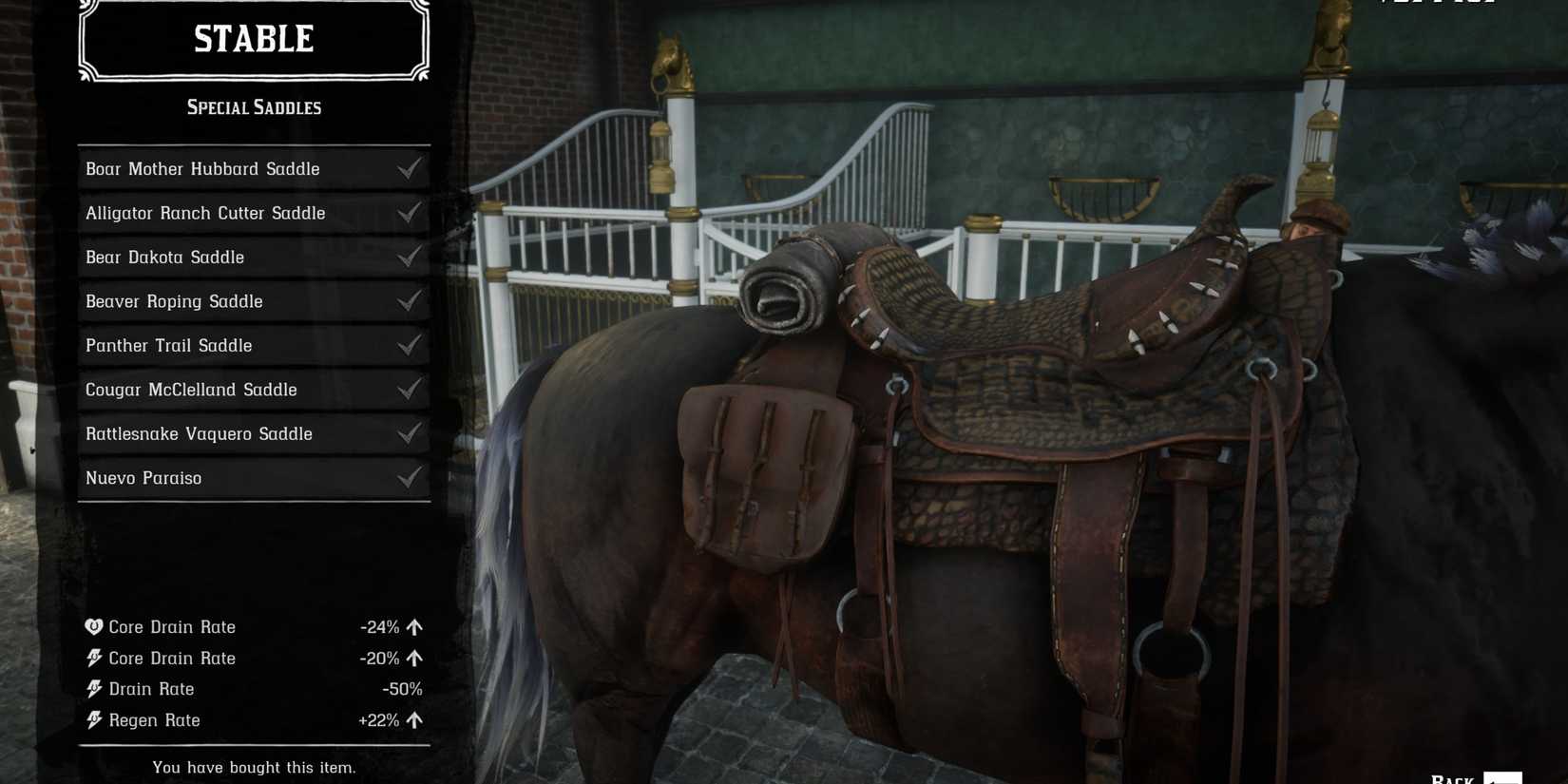The height and width of the screenshot is (784, 1568).
Task: Click the up arrow next to -24%
Action: point(414,627)
